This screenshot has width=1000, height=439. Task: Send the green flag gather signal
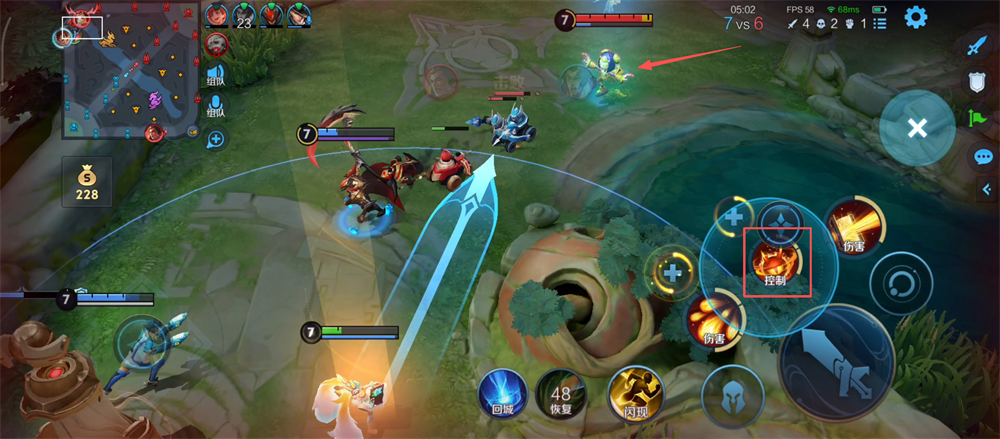pos(977,120)
